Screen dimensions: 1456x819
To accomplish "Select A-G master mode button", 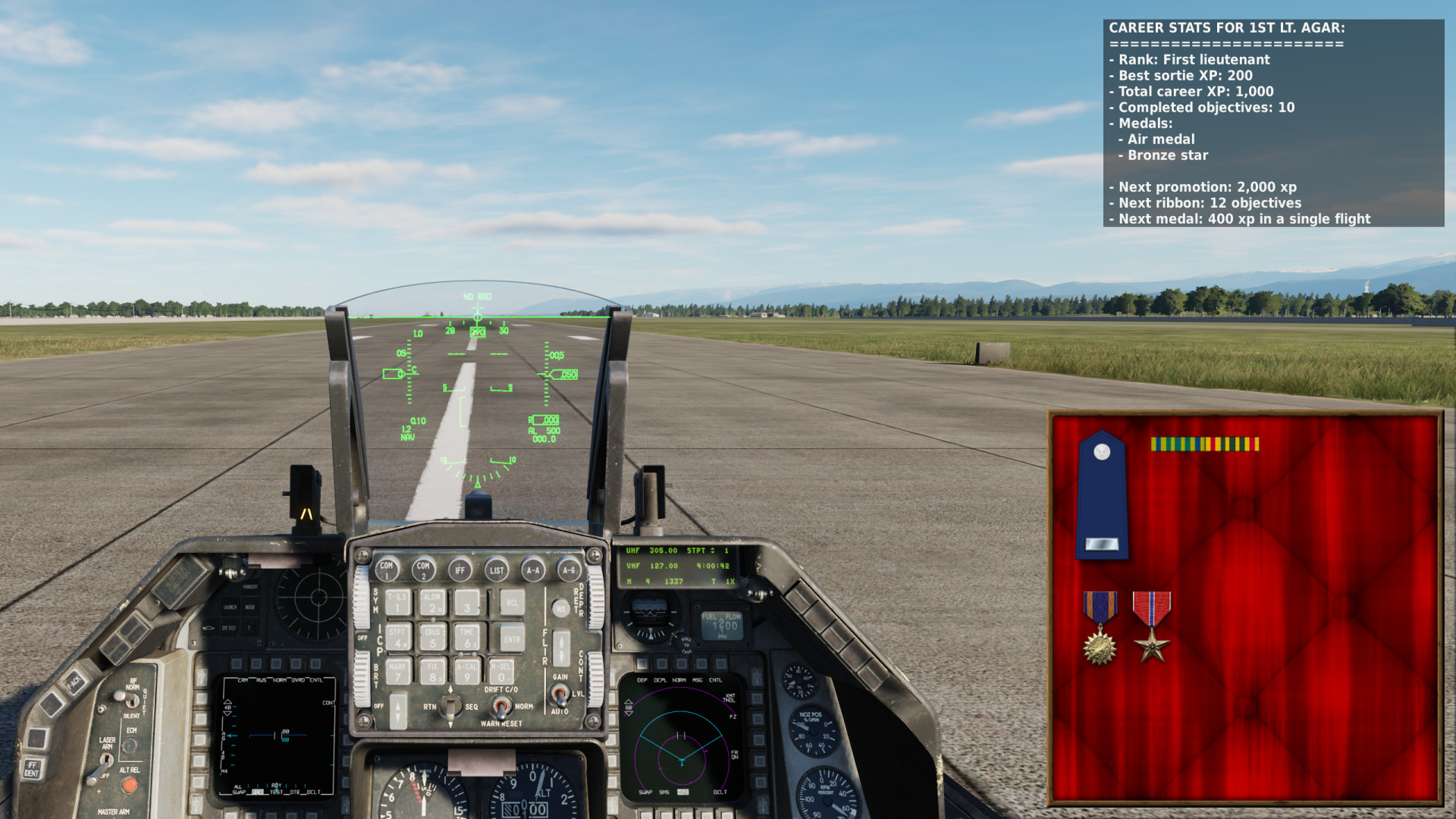I will pyautogui.click(x=569, y=570).
